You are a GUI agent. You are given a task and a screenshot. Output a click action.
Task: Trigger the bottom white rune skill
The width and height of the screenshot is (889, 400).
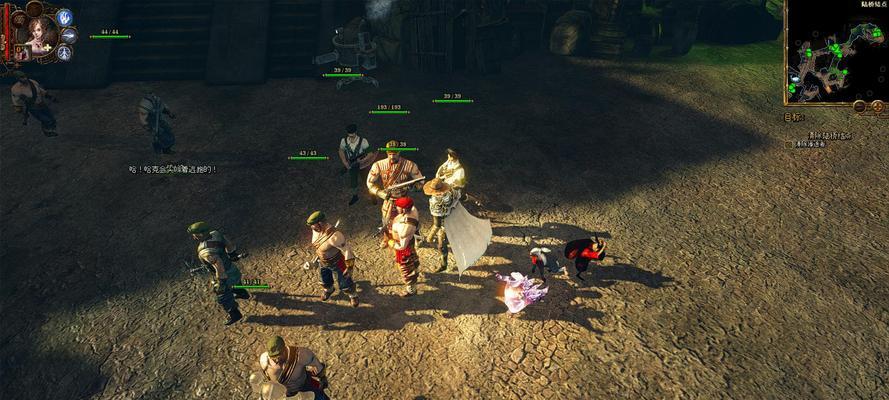click(64, 52)
